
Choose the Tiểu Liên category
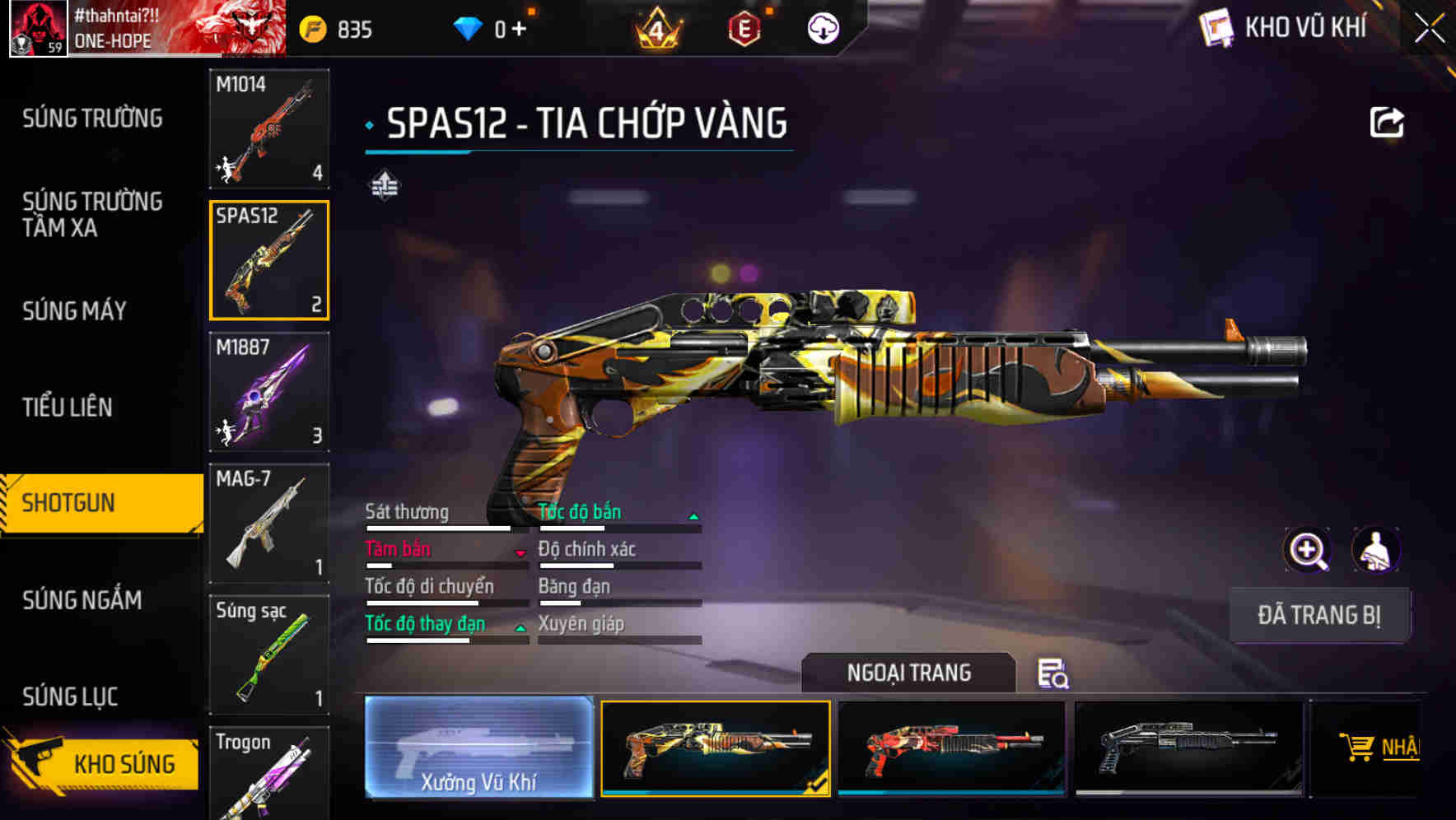click(x=68, y=407)
